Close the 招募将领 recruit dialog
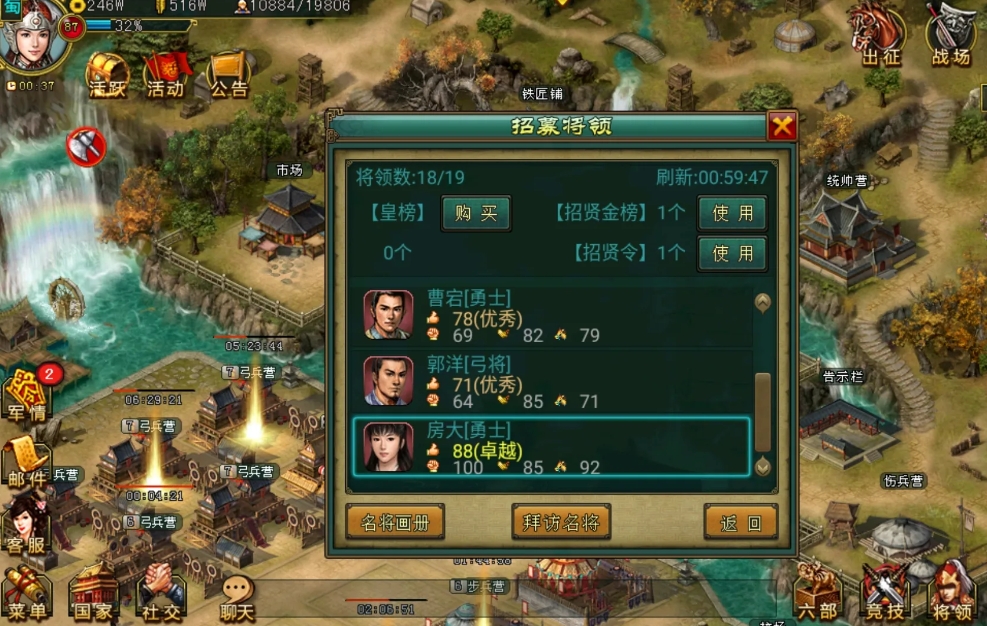987x626 pixels. coord(781,126)
